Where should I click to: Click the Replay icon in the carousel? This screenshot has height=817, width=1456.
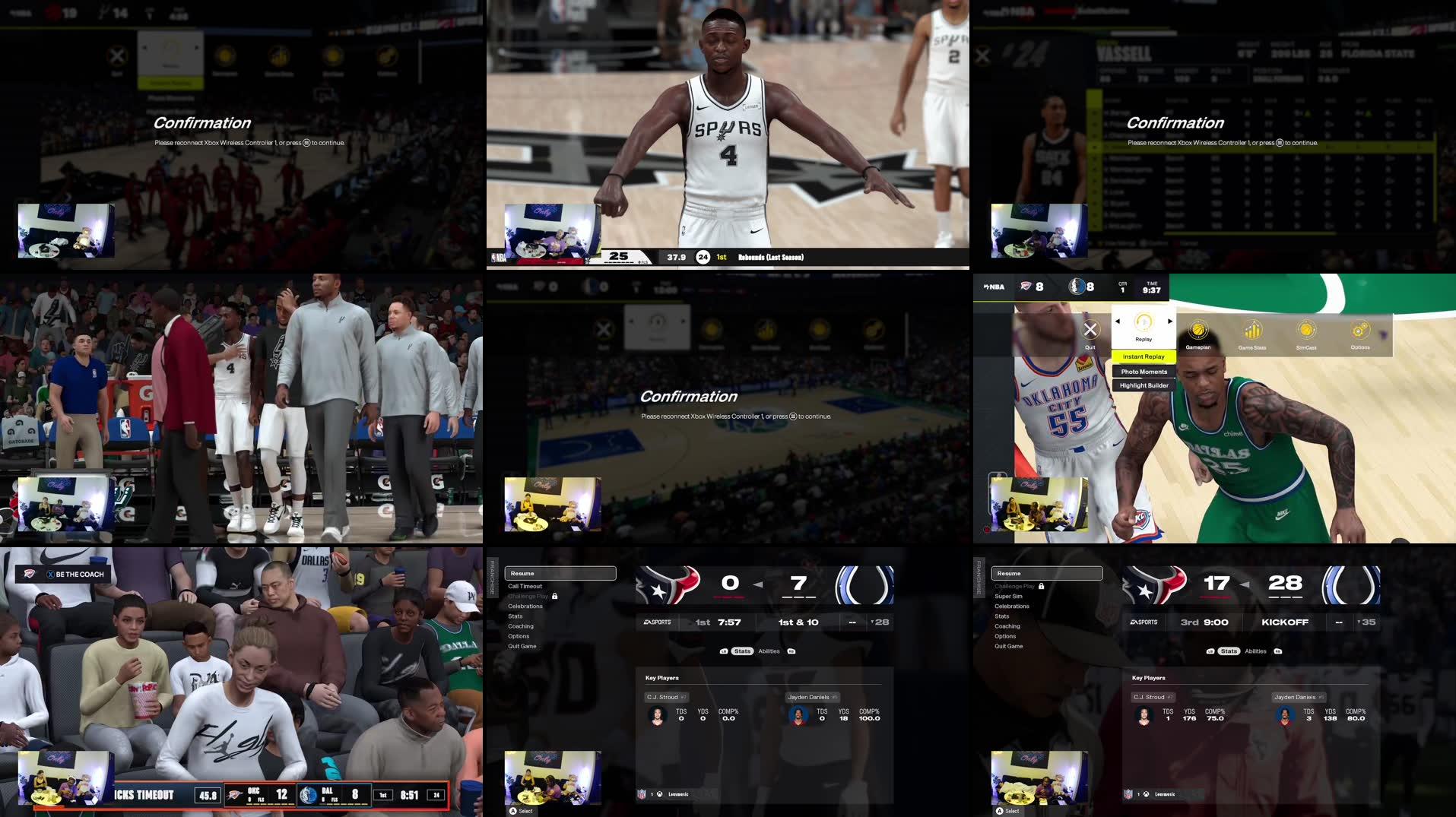[1144, 325]
